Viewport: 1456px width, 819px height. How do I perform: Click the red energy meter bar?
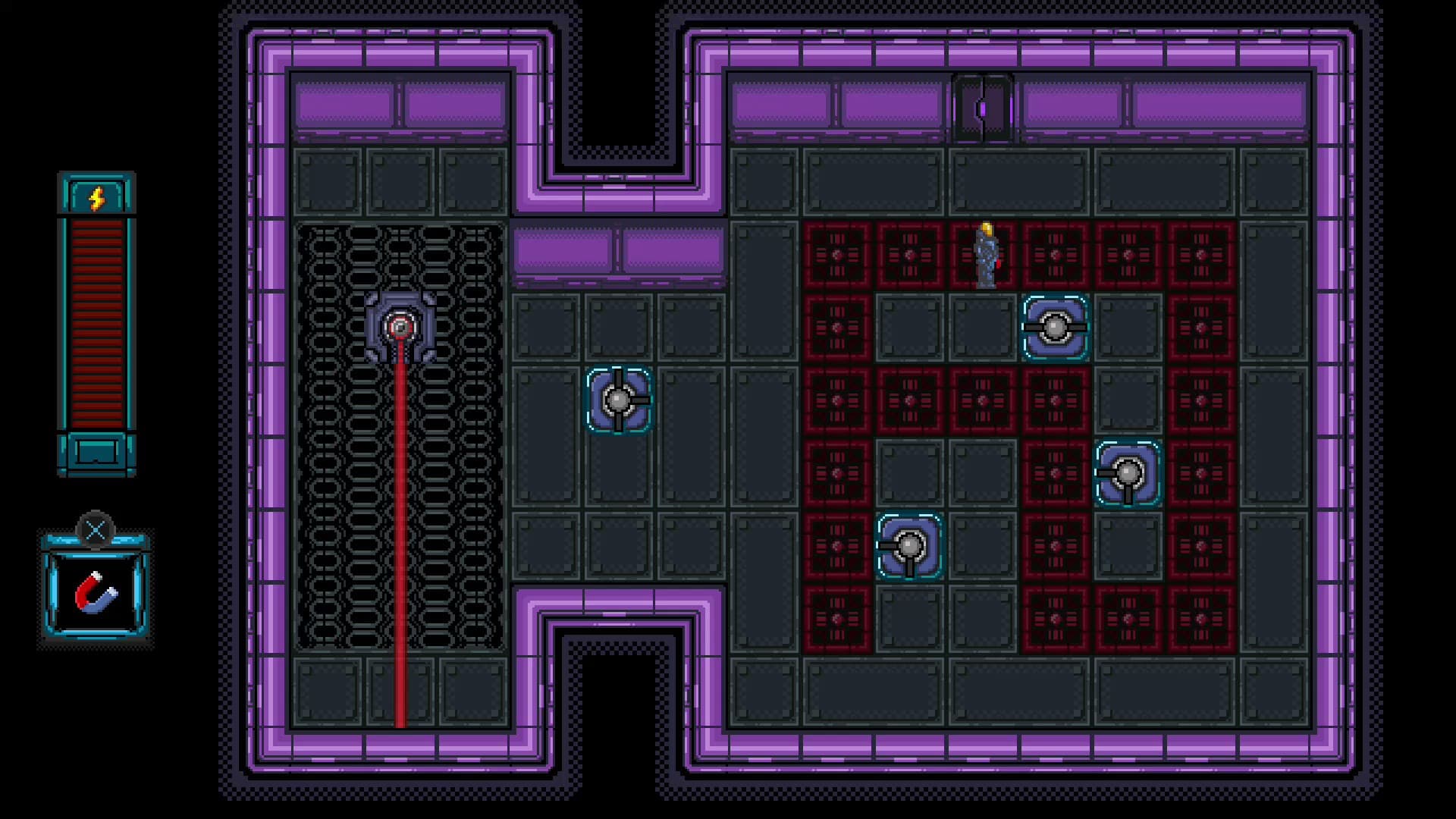pyautogui.click(x=97, y=318)
